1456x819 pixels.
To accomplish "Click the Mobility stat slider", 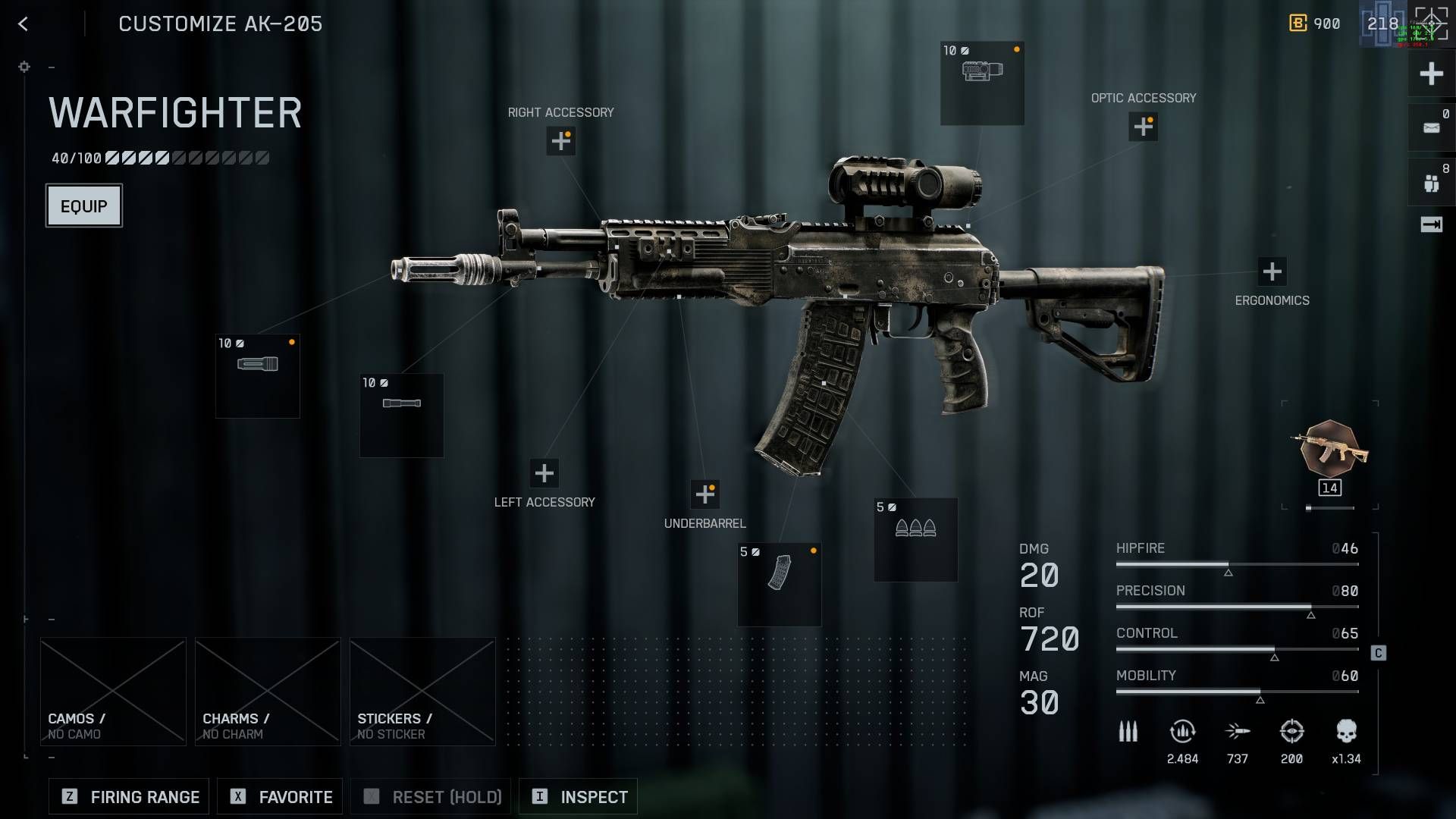I will pos(1236,692).
